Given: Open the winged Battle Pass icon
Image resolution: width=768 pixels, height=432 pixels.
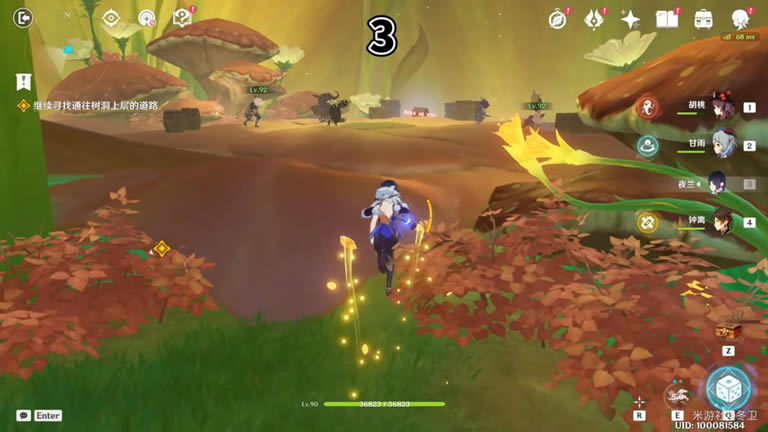Looking at the screenshot, I should point(594,19).
